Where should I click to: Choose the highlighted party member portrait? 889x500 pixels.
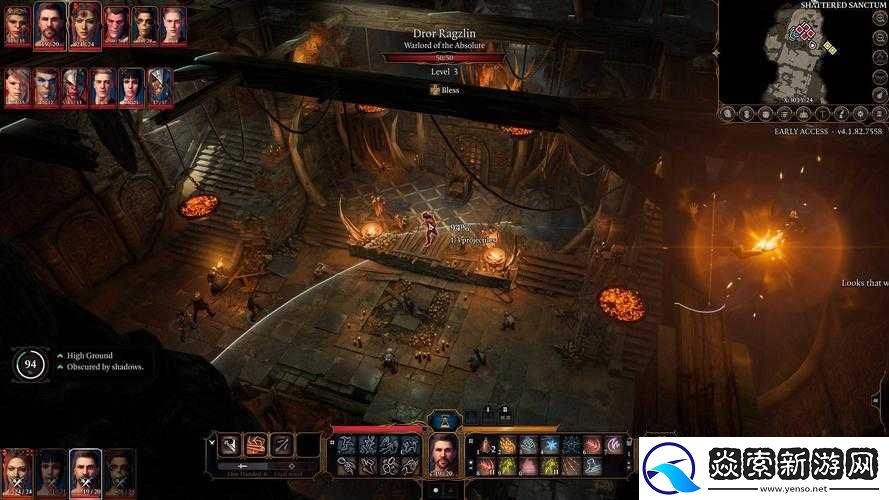tap(85, 470)
